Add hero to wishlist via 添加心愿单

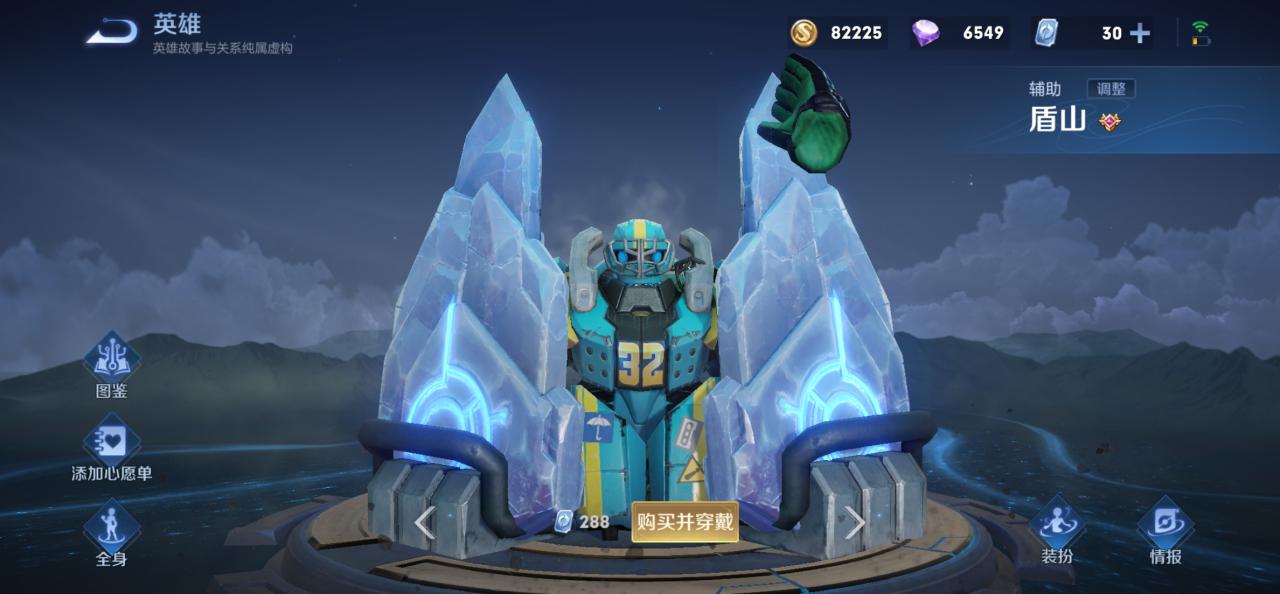[111, 450]
